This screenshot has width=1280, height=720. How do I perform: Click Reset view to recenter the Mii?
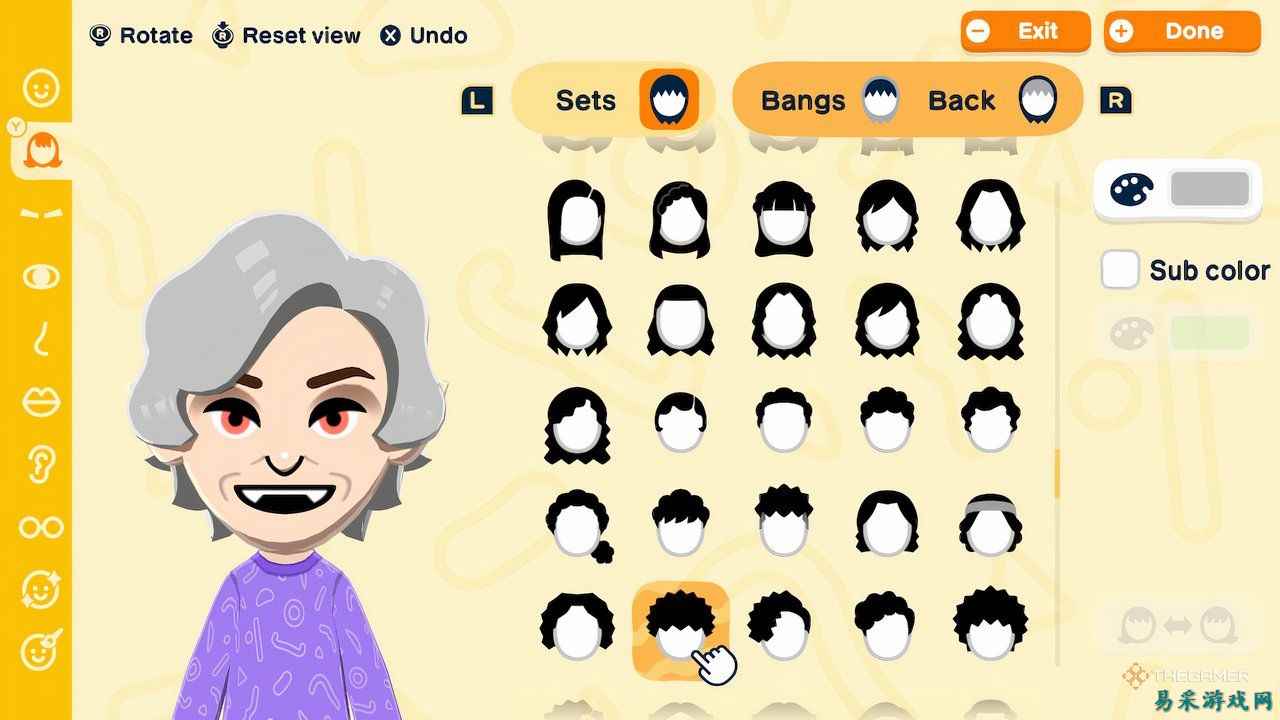pyautogui.click(x=286, y=35)
